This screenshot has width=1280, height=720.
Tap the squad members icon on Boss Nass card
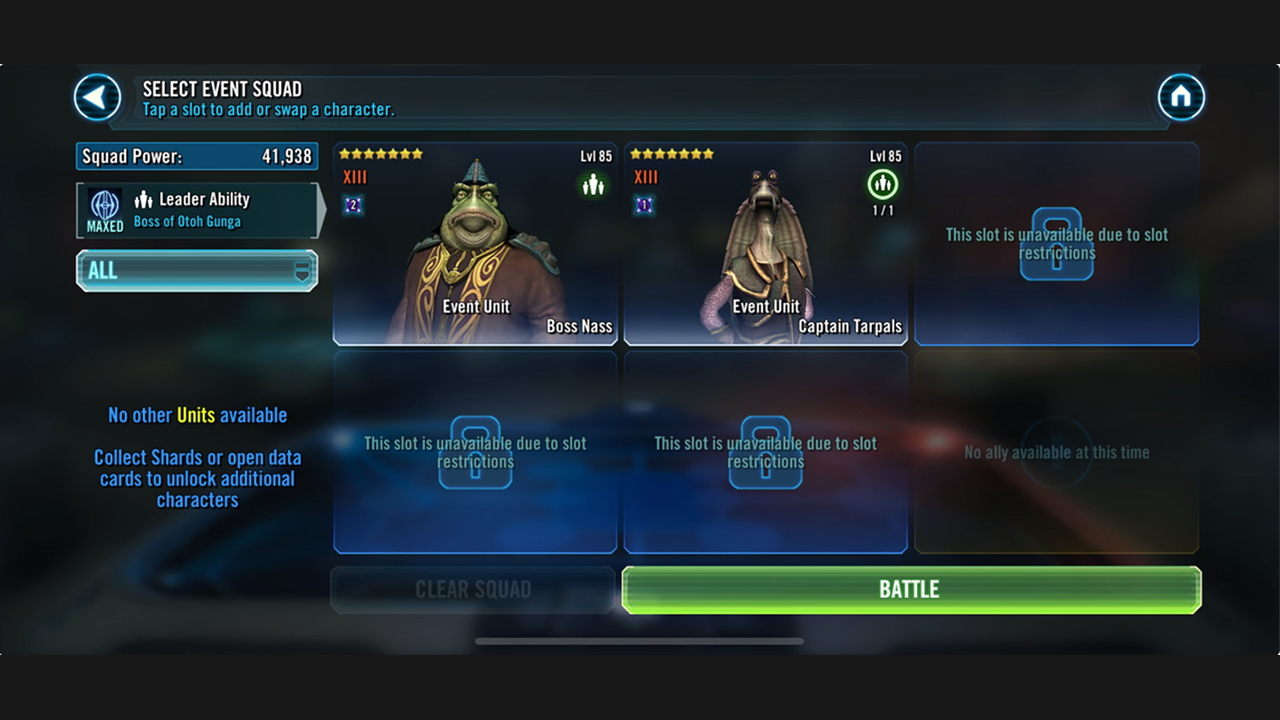[x=594, y=184]
